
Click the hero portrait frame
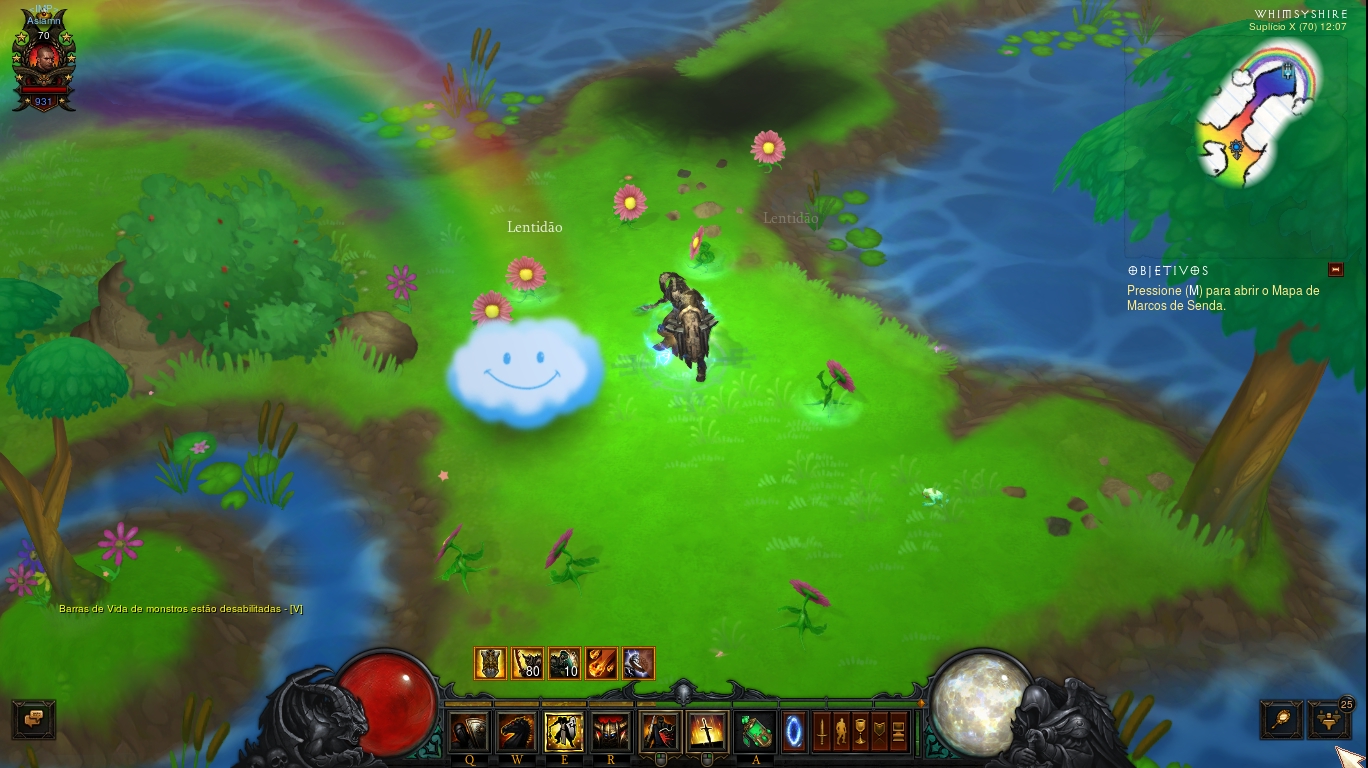(43, 63)
